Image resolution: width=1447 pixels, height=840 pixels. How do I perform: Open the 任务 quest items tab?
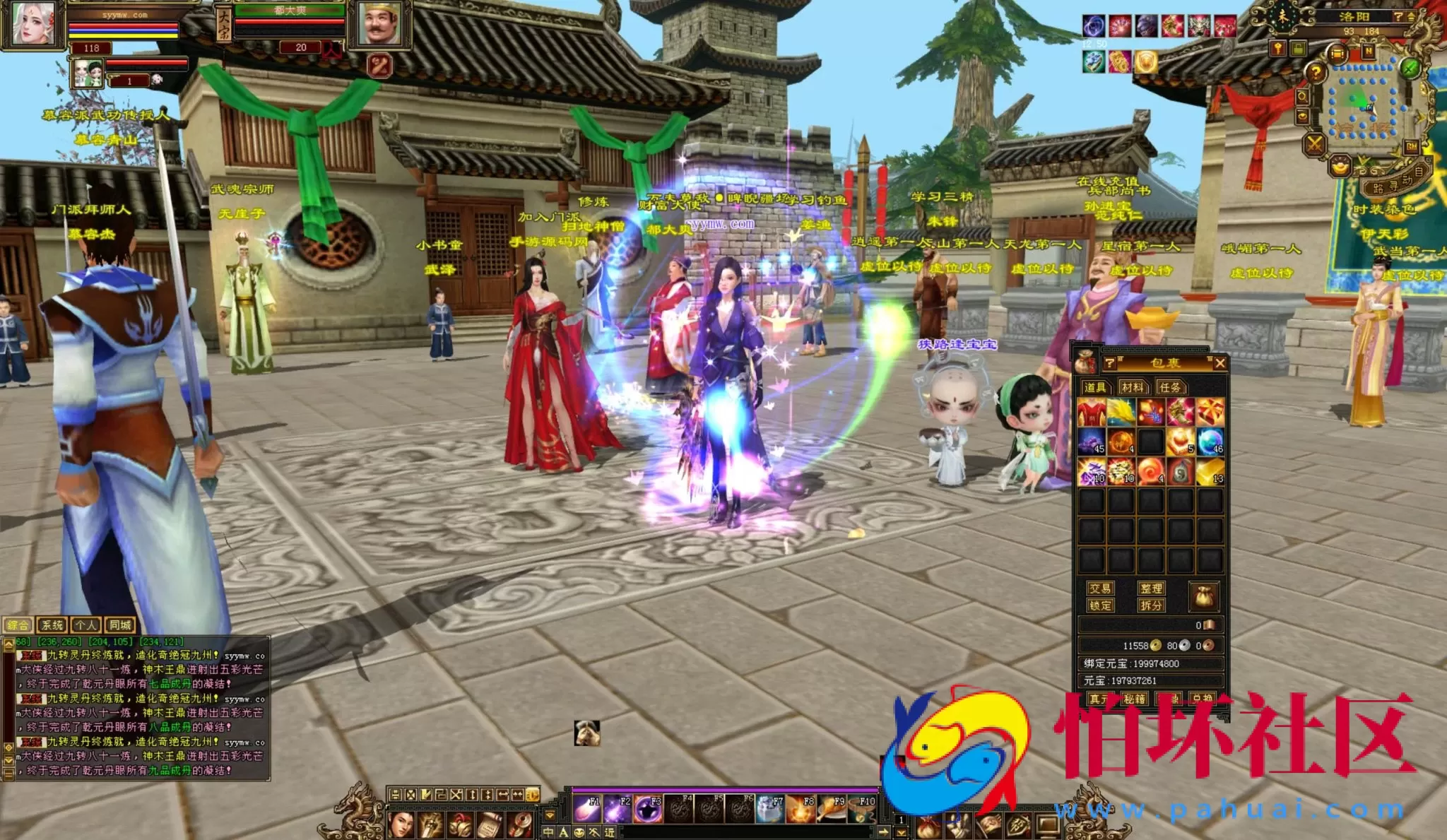click(x=1170, y=387)
